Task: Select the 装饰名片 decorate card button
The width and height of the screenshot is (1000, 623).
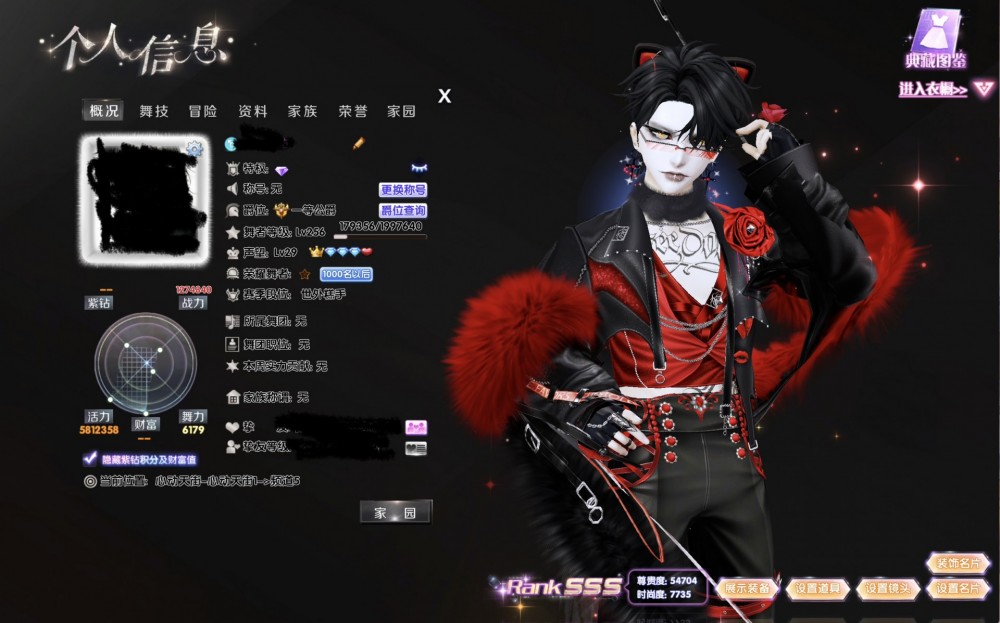Action: (957, 563)
